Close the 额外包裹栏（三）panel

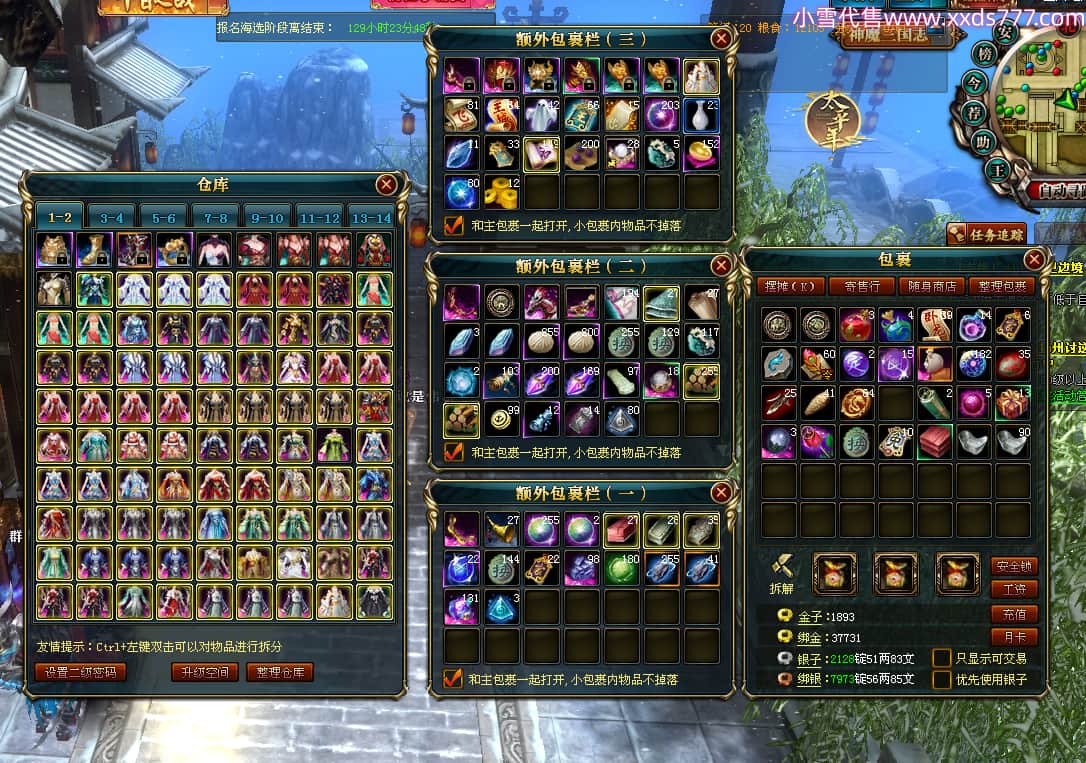pos(721,39)
